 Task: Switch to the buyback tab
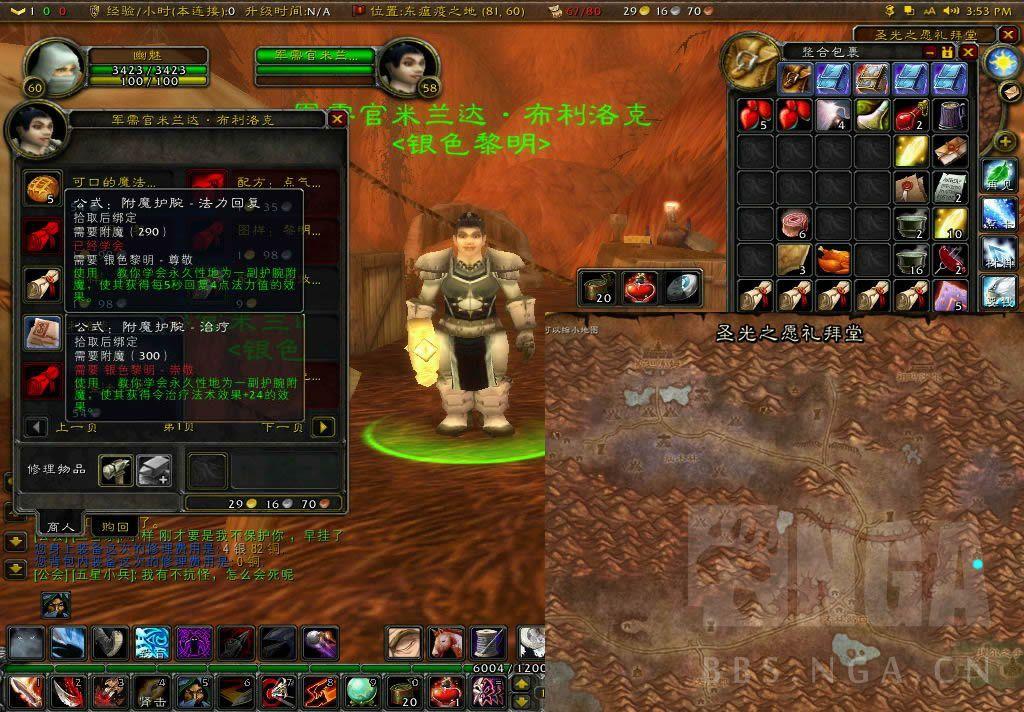click(115, 526)
